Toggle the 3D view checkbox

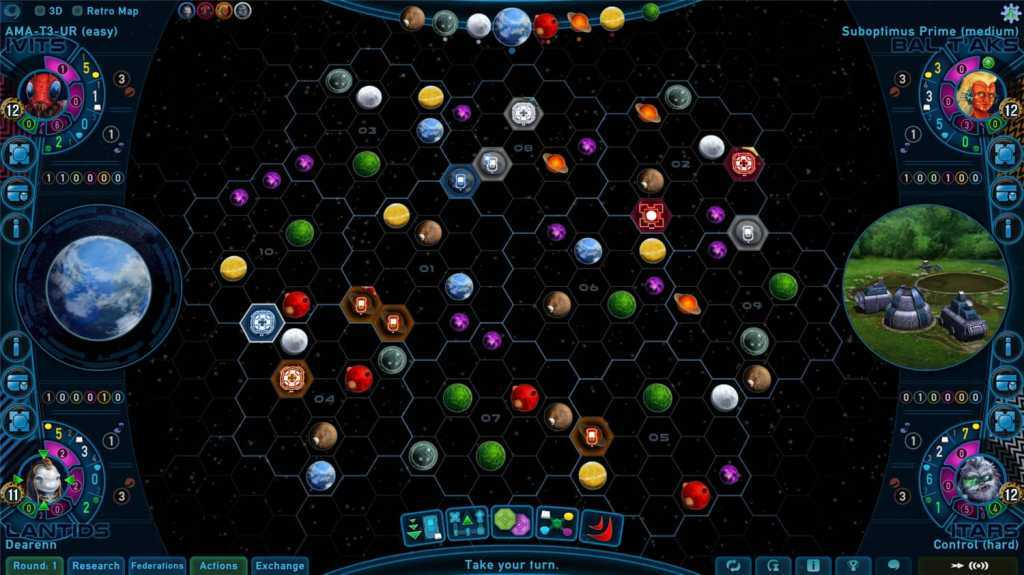pyautogui.click(x=40, y=12)
